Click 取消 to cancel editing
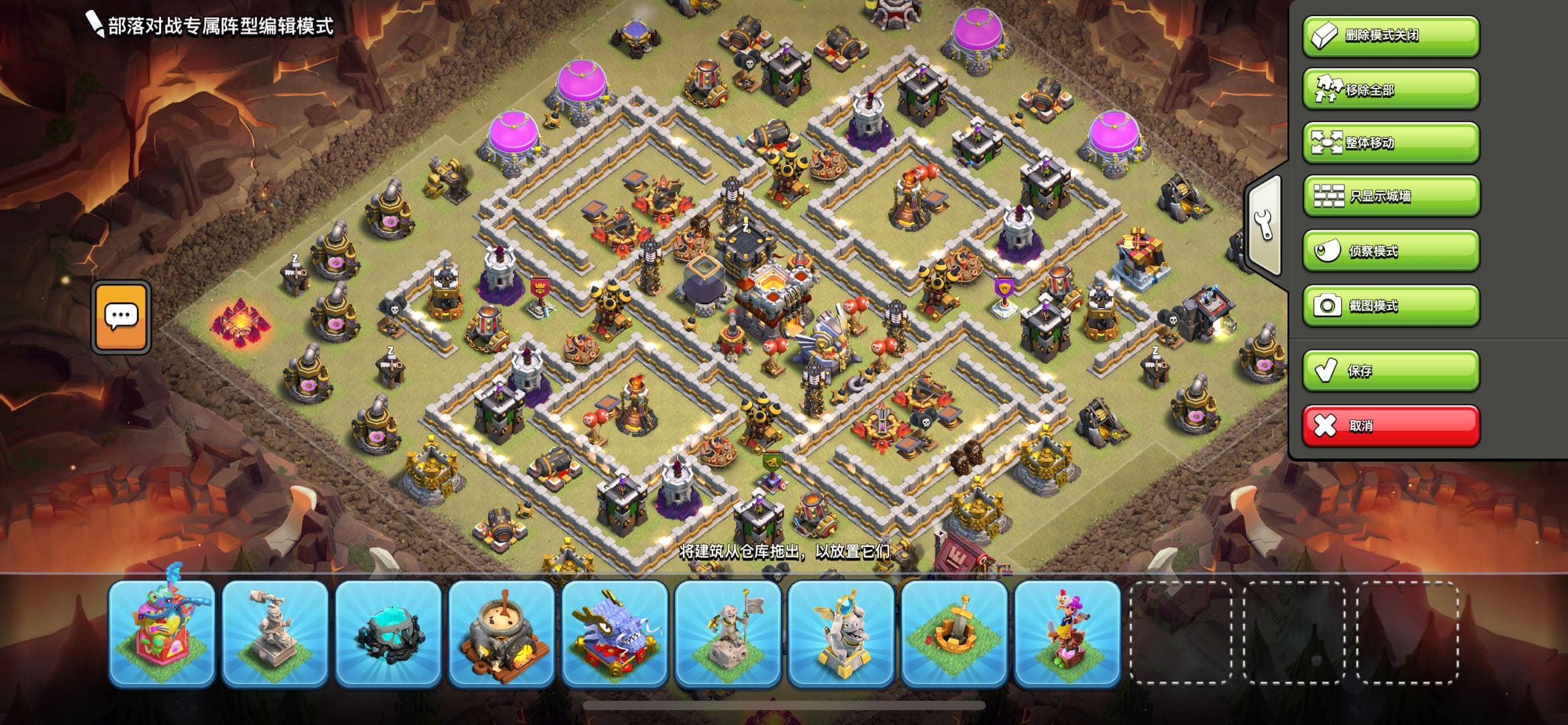 point(1389,425)
